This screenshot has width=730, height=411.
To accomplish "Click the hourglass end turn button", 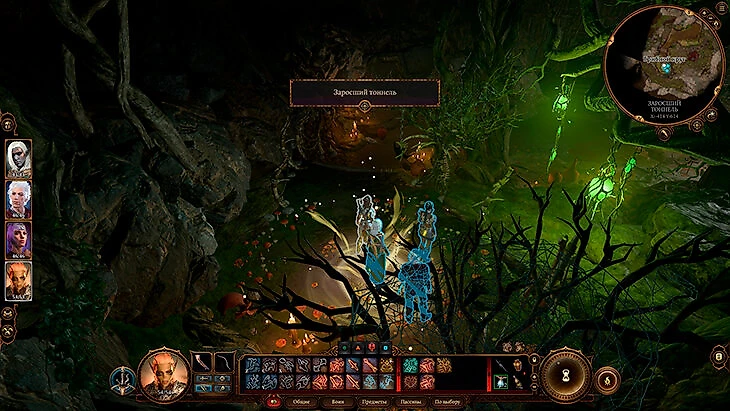I will click(x=566, y=375).
